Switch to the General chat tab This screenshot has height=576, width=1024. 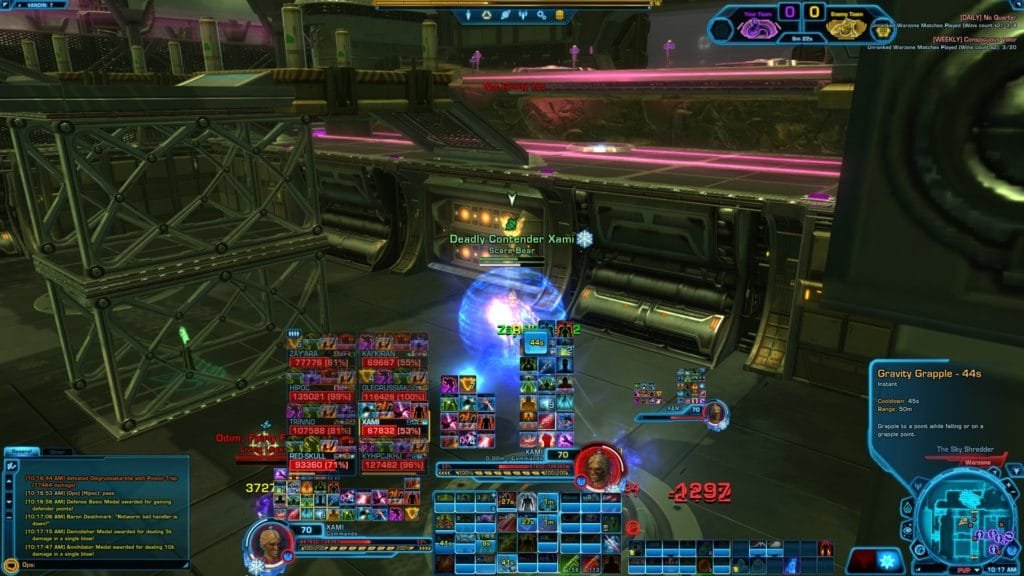tap(20, 451)
